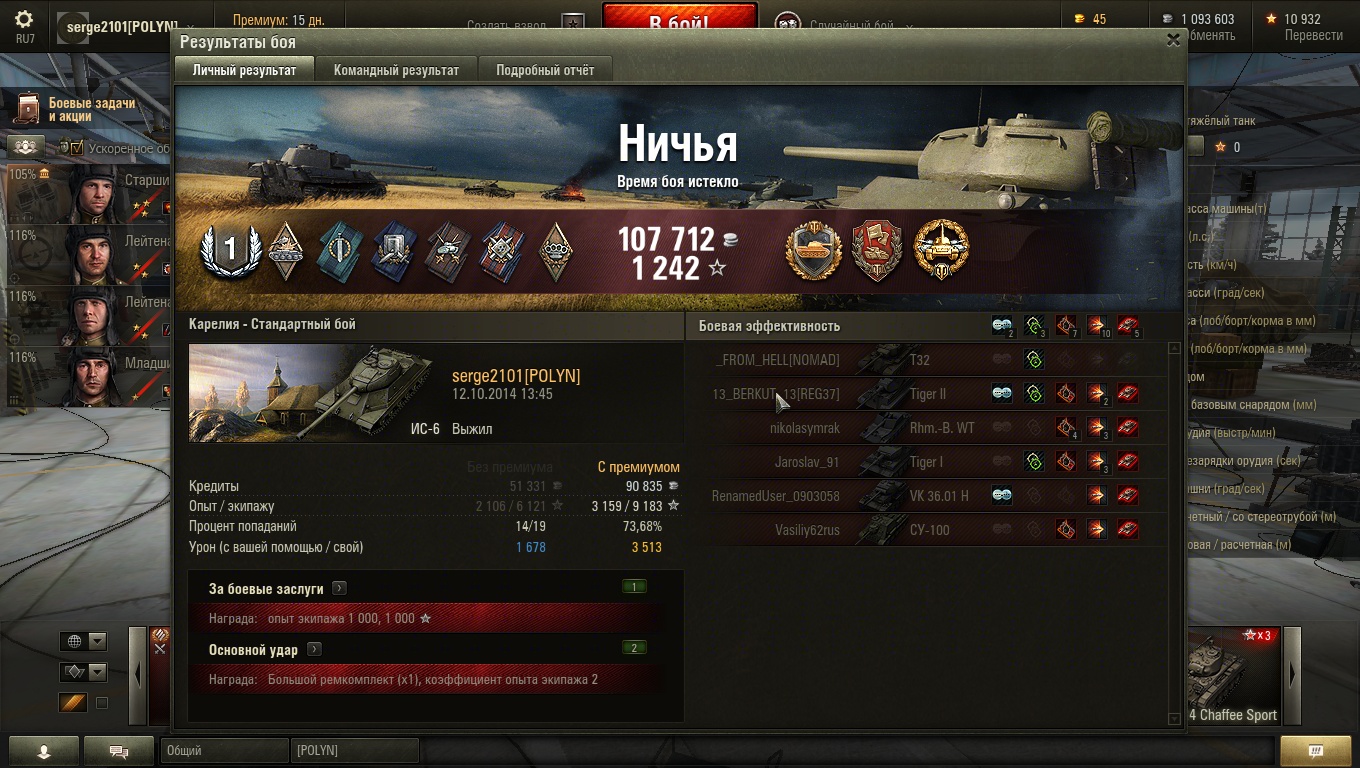Click the Перевести free experience link

click(x=1313, y=35)
